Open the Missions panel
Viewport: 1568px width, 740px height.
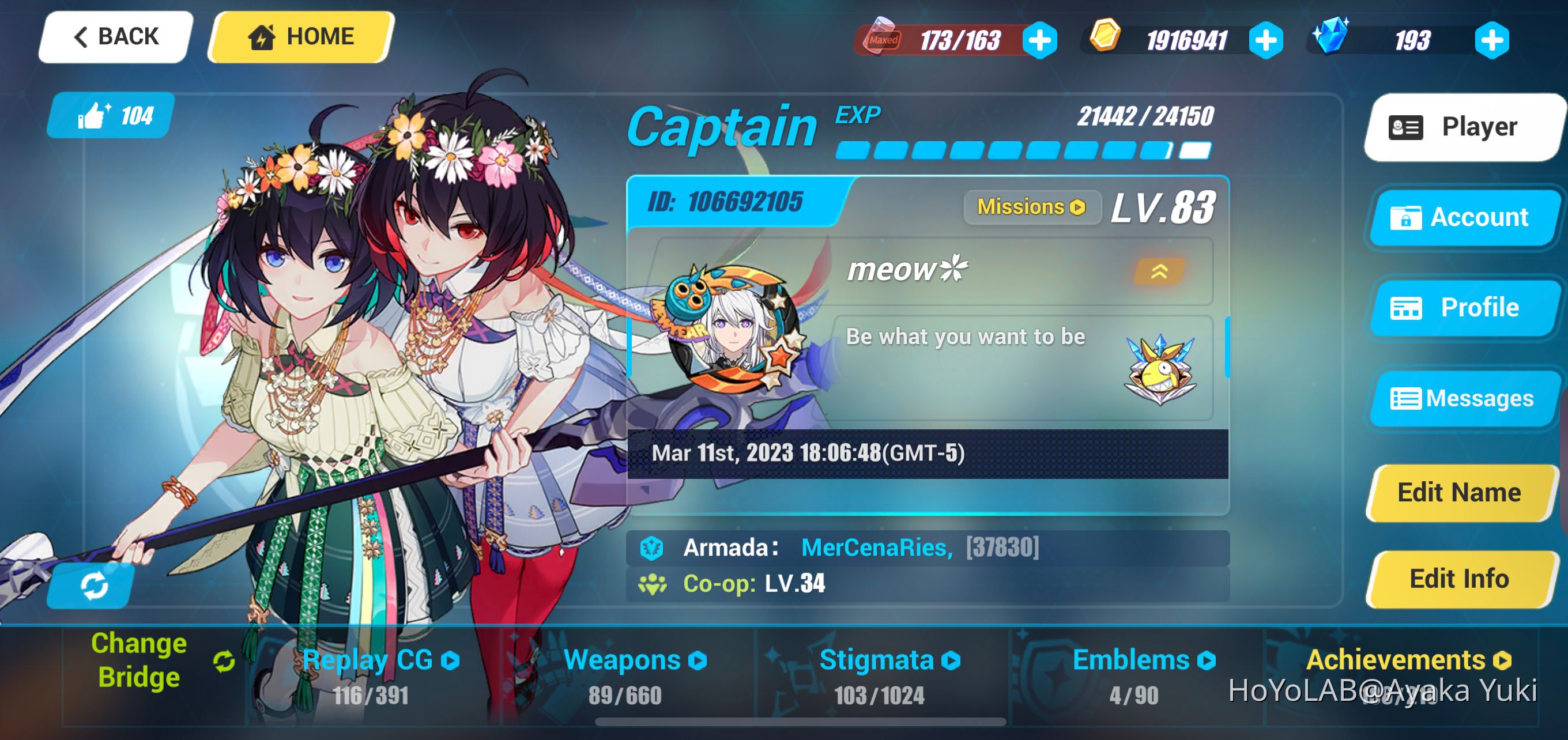1031,207
